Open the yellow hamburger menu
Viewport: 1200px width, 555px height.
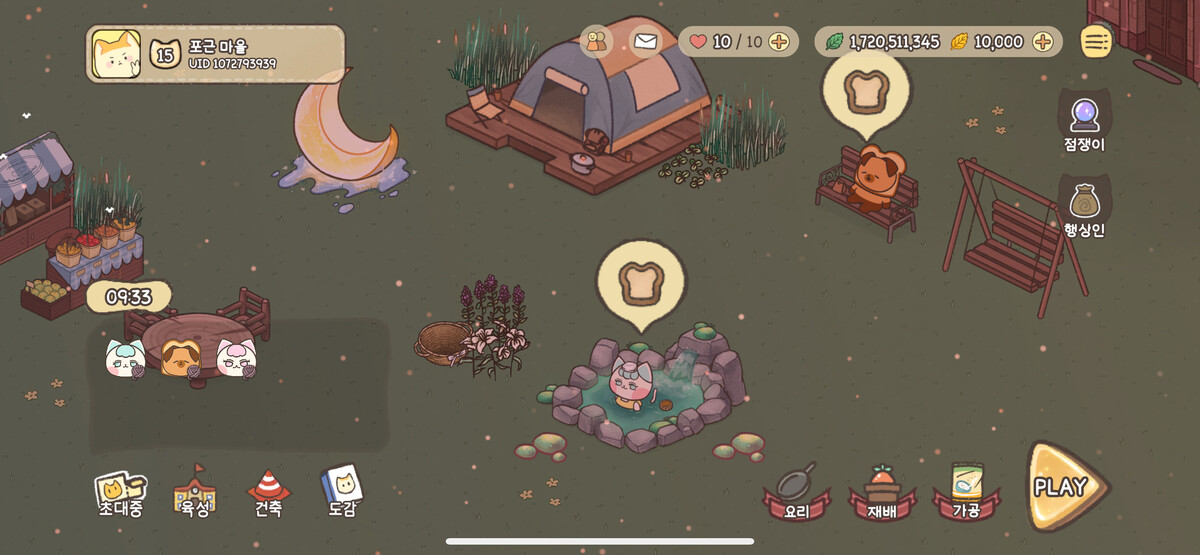[1096, 41]
